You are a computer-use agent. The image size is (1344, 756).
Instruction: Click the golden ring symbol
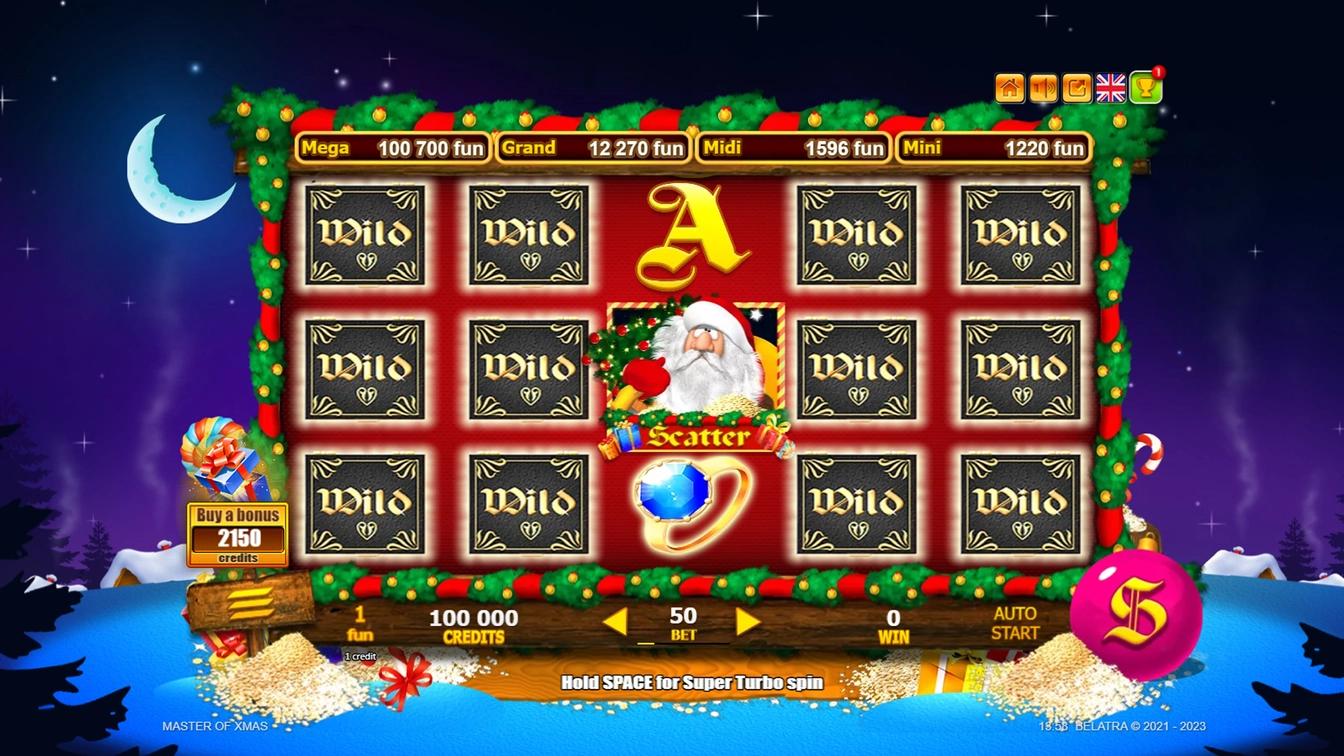coord(690,500)
